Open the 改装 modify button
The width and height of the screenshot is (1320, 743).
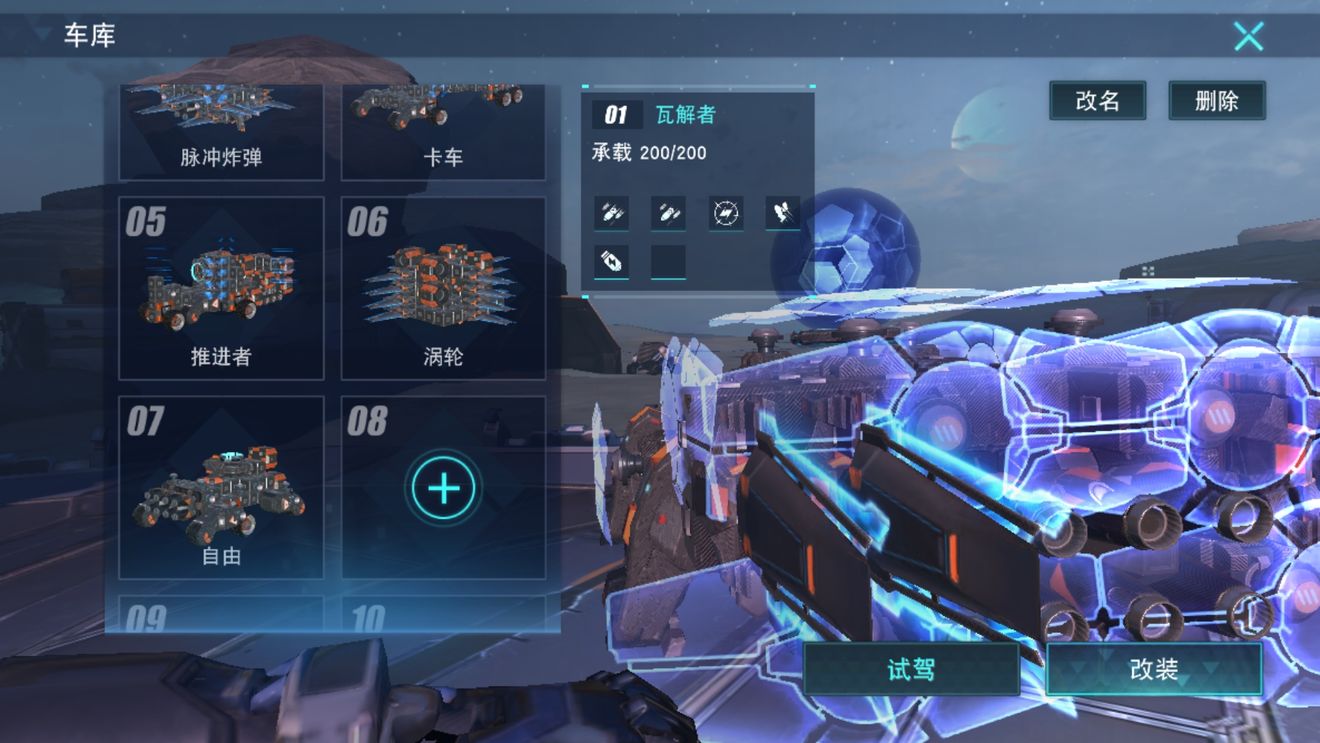1153,669
